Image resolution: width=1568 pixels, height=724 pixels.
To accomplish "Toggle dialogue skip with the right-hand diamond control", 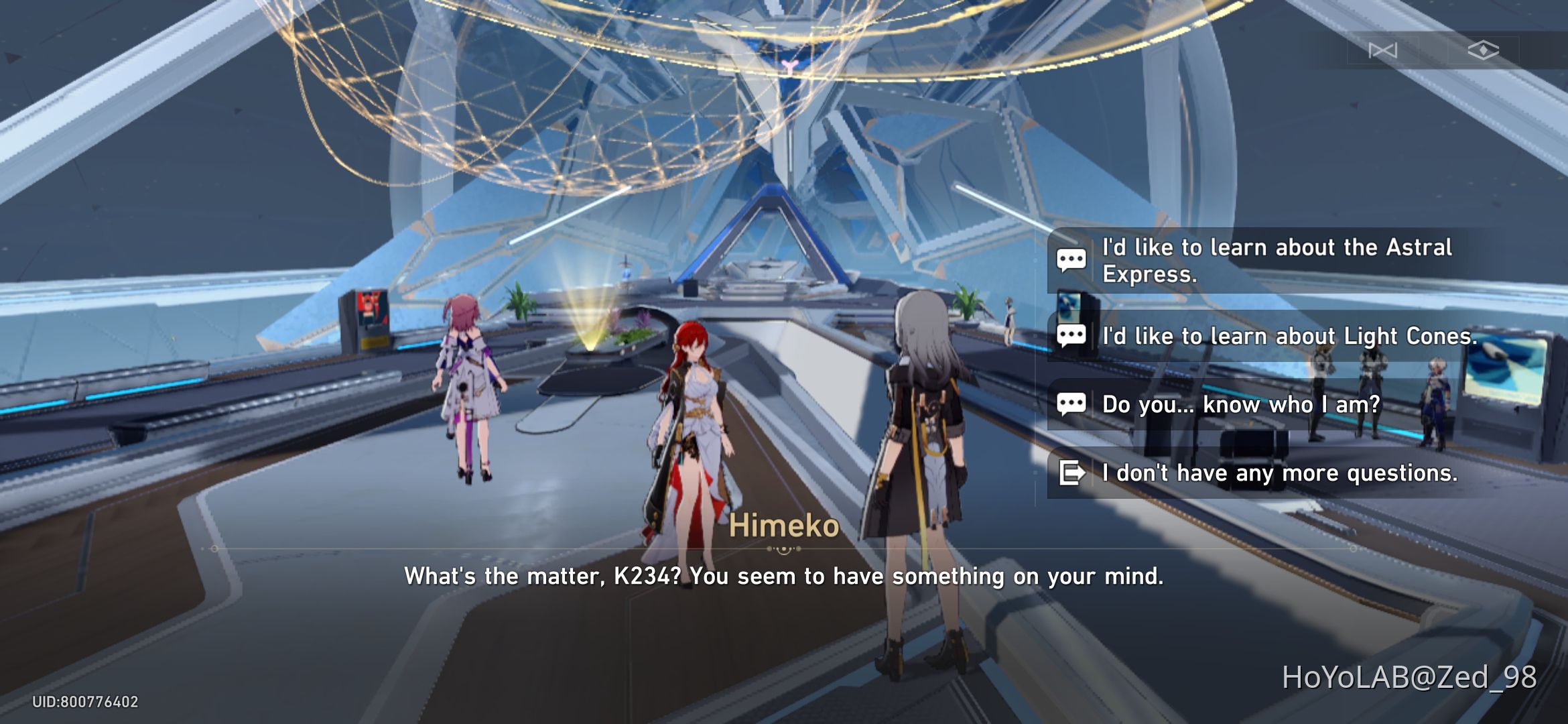I will 1484,50.
